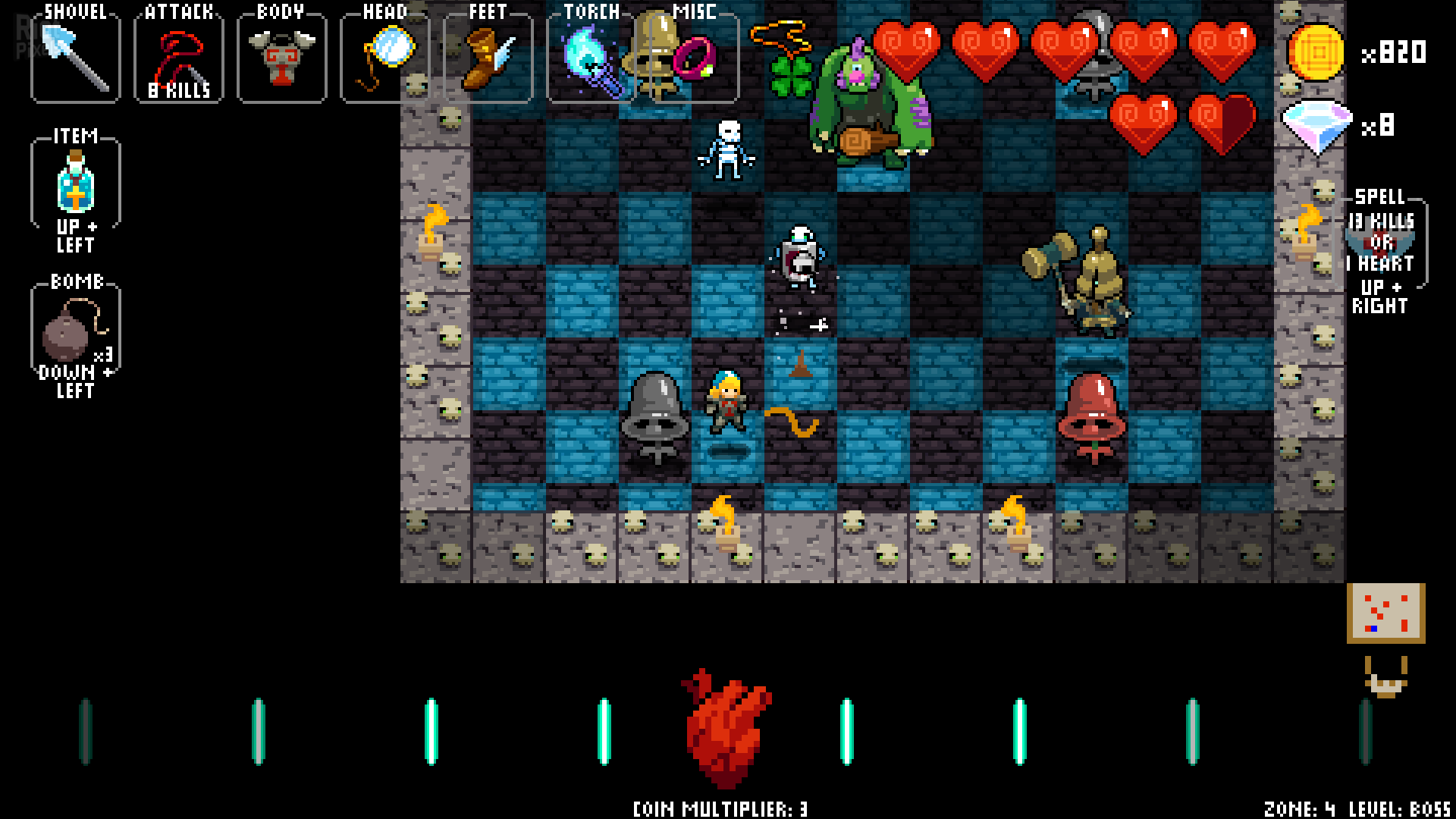
Task: Select the winged boots in the Feet slot
Action: [x=488, y=58]
